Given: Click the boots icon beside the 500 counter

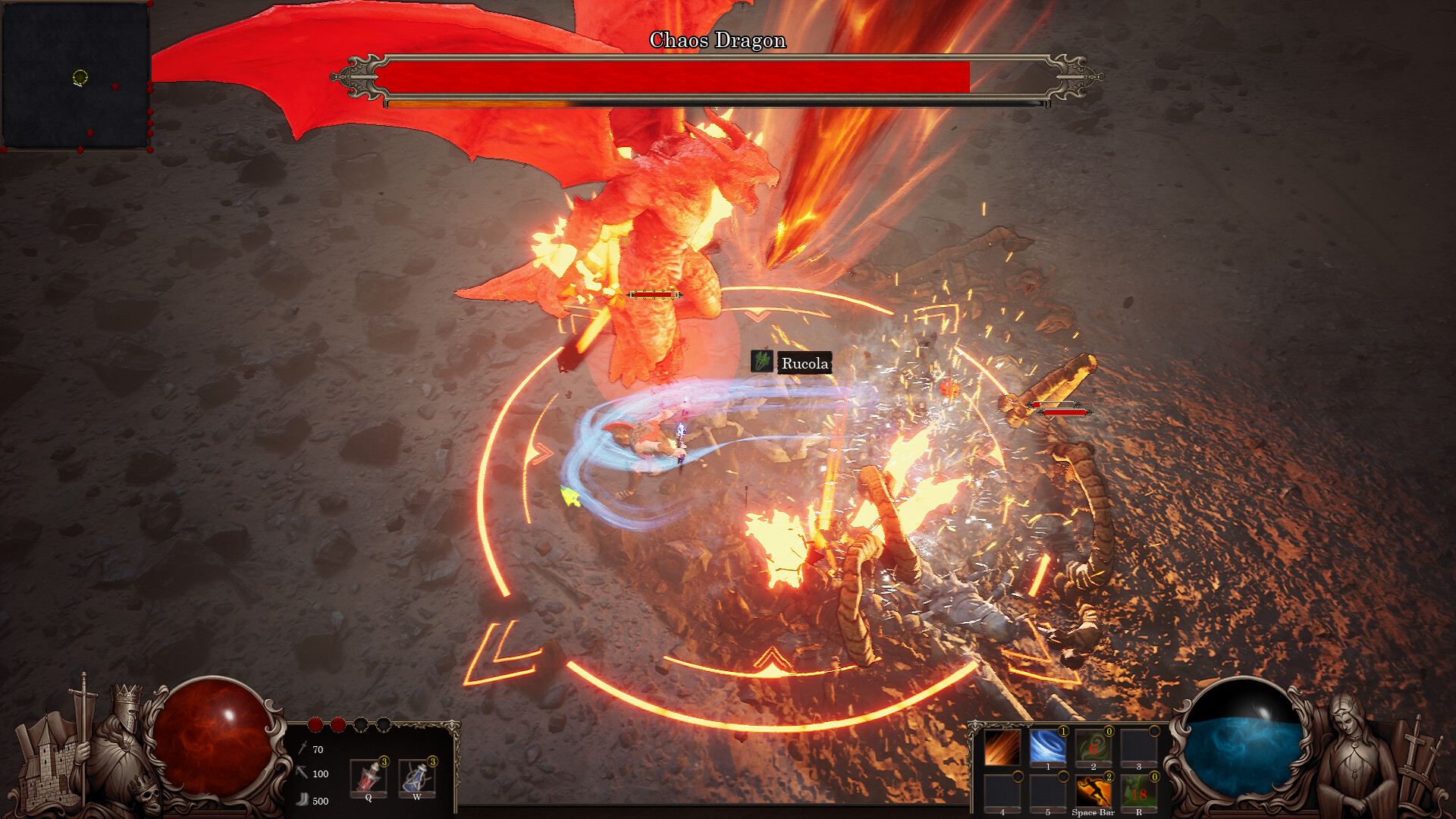Looking at the screenshot, I should (x=304, y=799).
